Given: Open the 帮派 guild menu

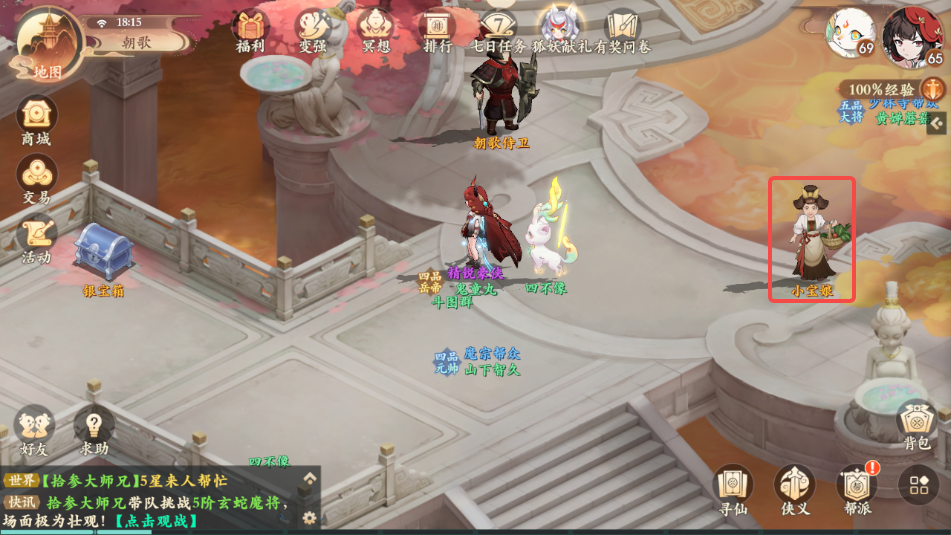Looking at the screenshot, I should pos(857,487).
